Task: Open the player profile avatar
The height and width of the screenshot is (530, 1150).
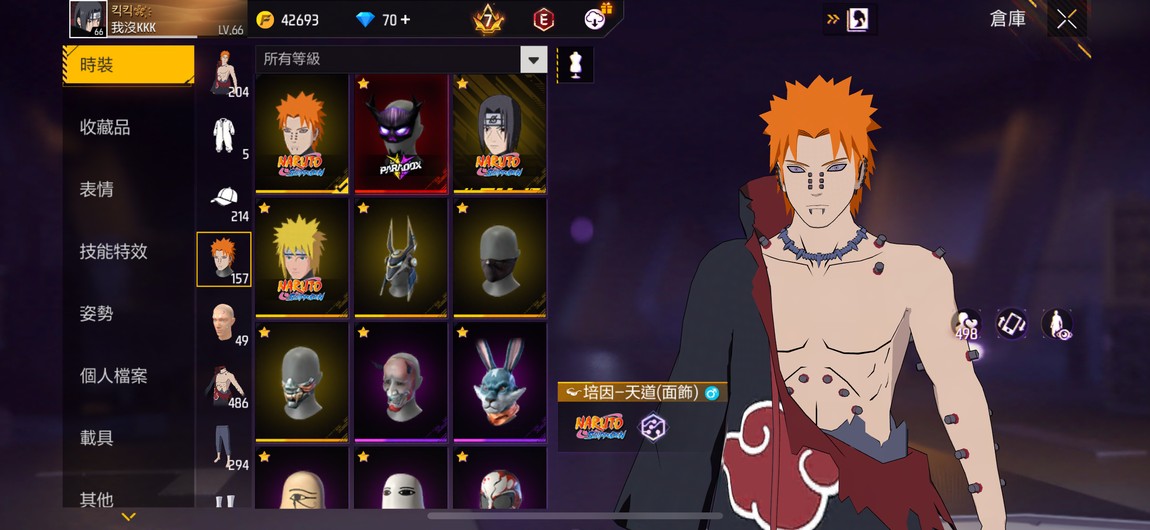Action: pos(88,19)
